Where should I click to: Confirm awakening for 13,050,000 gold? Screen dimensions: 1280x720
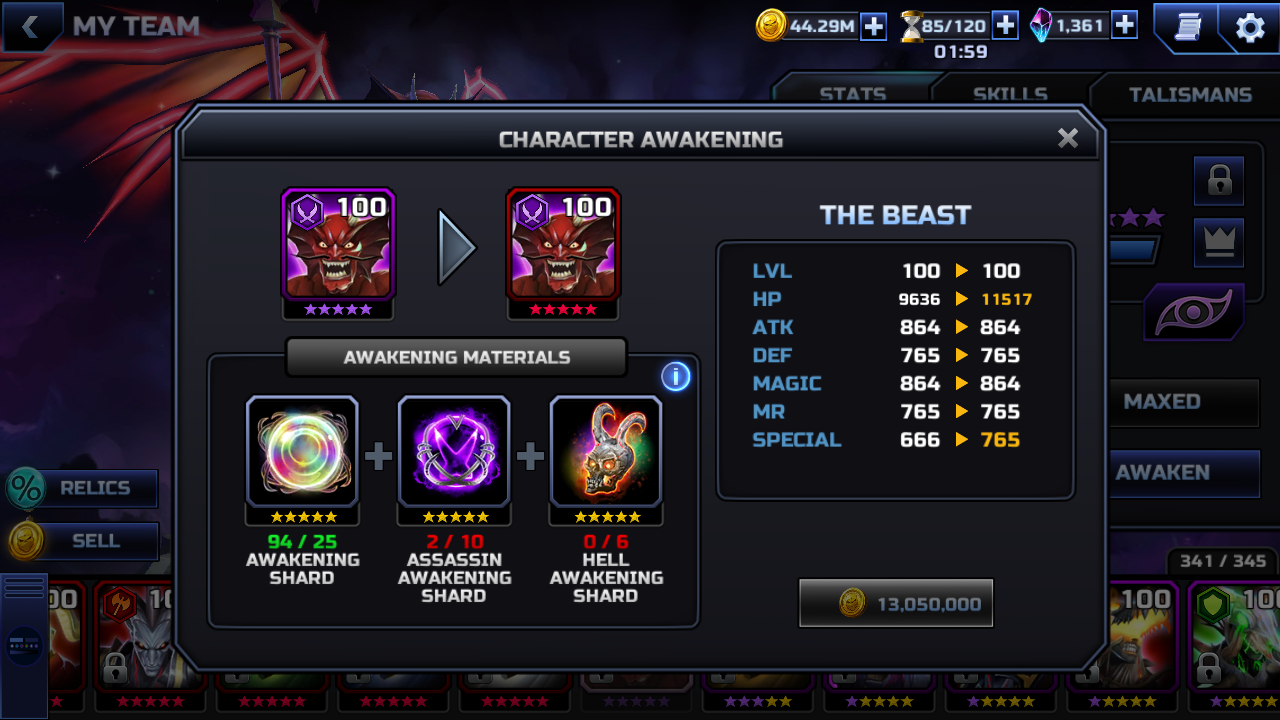(896, 603)
